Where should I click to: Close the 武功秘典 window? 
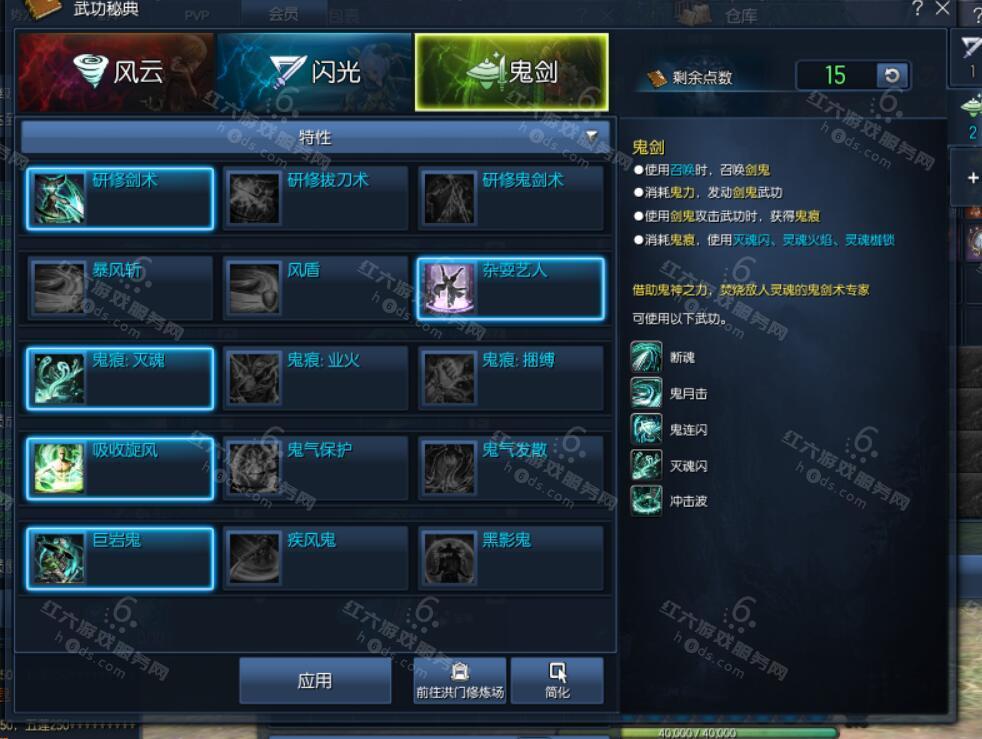click(942, 9)
